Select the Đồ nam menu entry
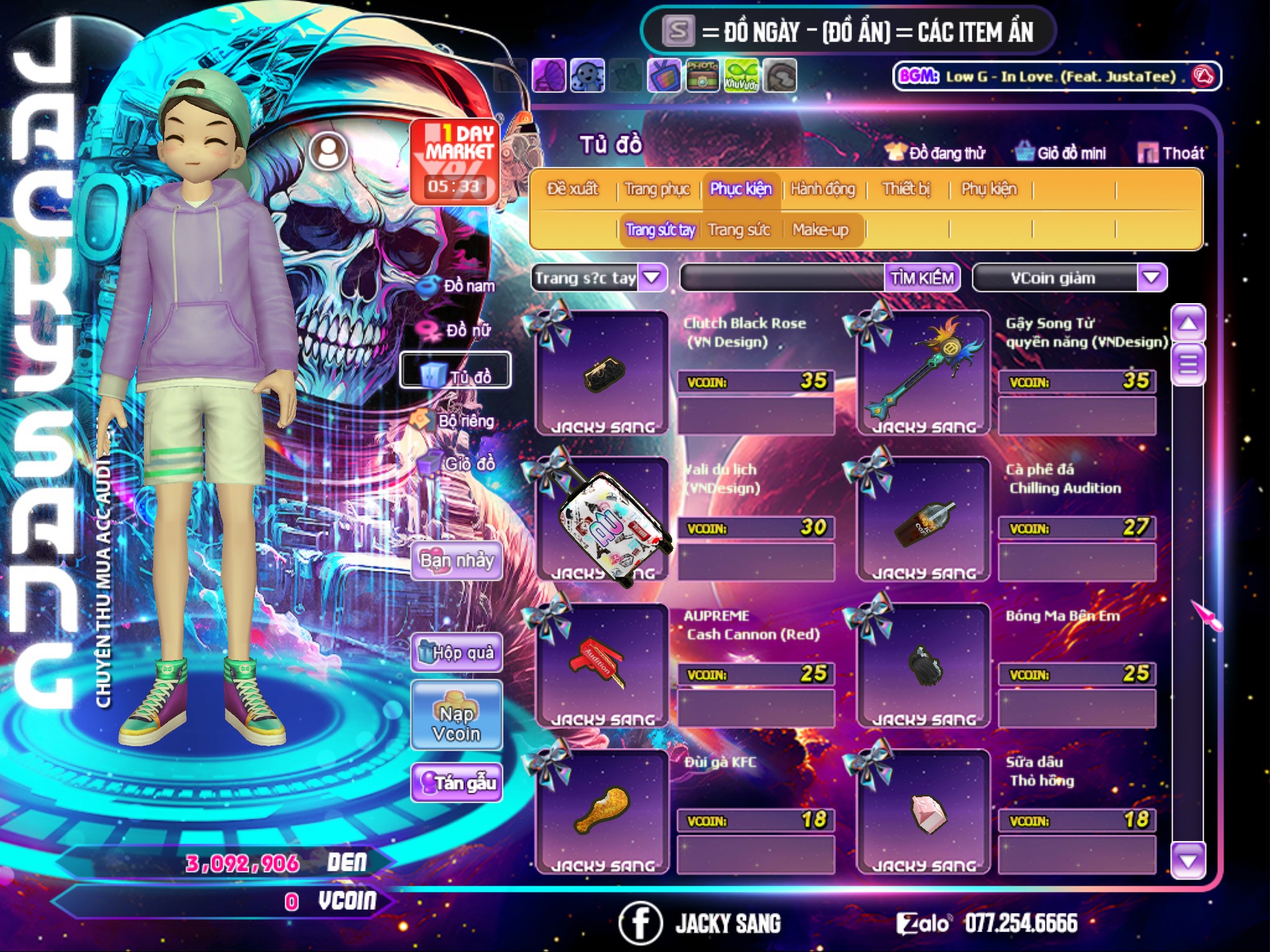The image size is (1270, 952). click(x=459, y=286)
